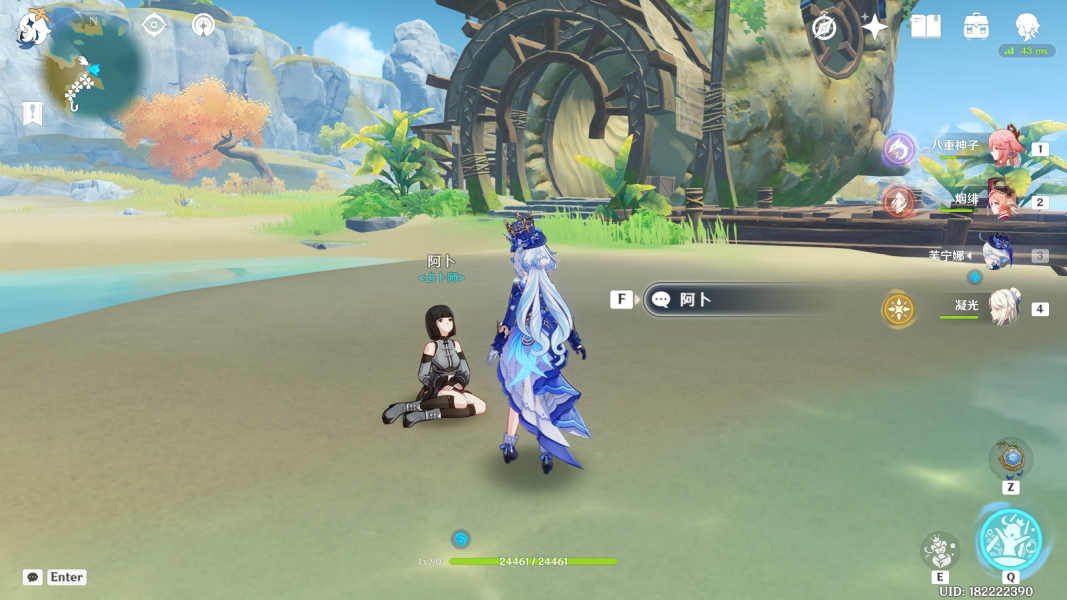Open the adventurer handbook book icon
The image size is (1067, 600).
(926, 27)
